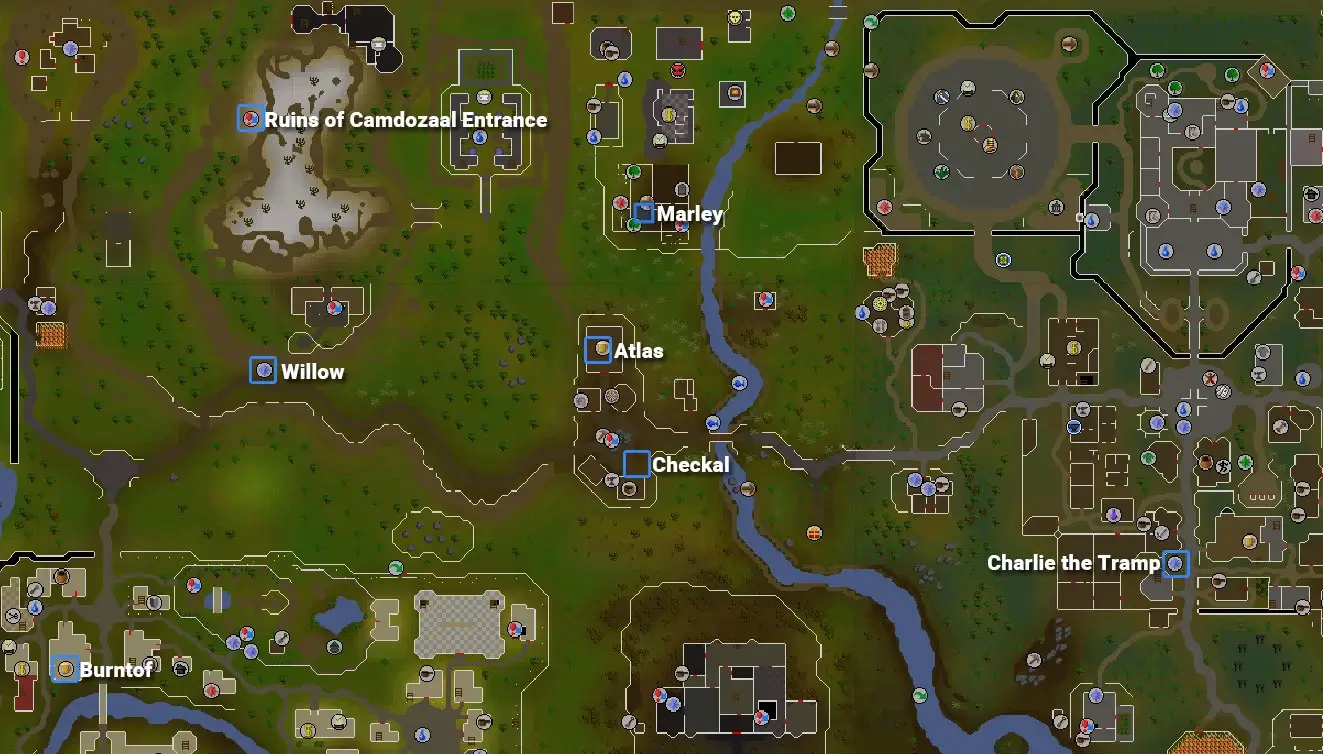Choose the Burntof map marker

click(x=65, y=669)
